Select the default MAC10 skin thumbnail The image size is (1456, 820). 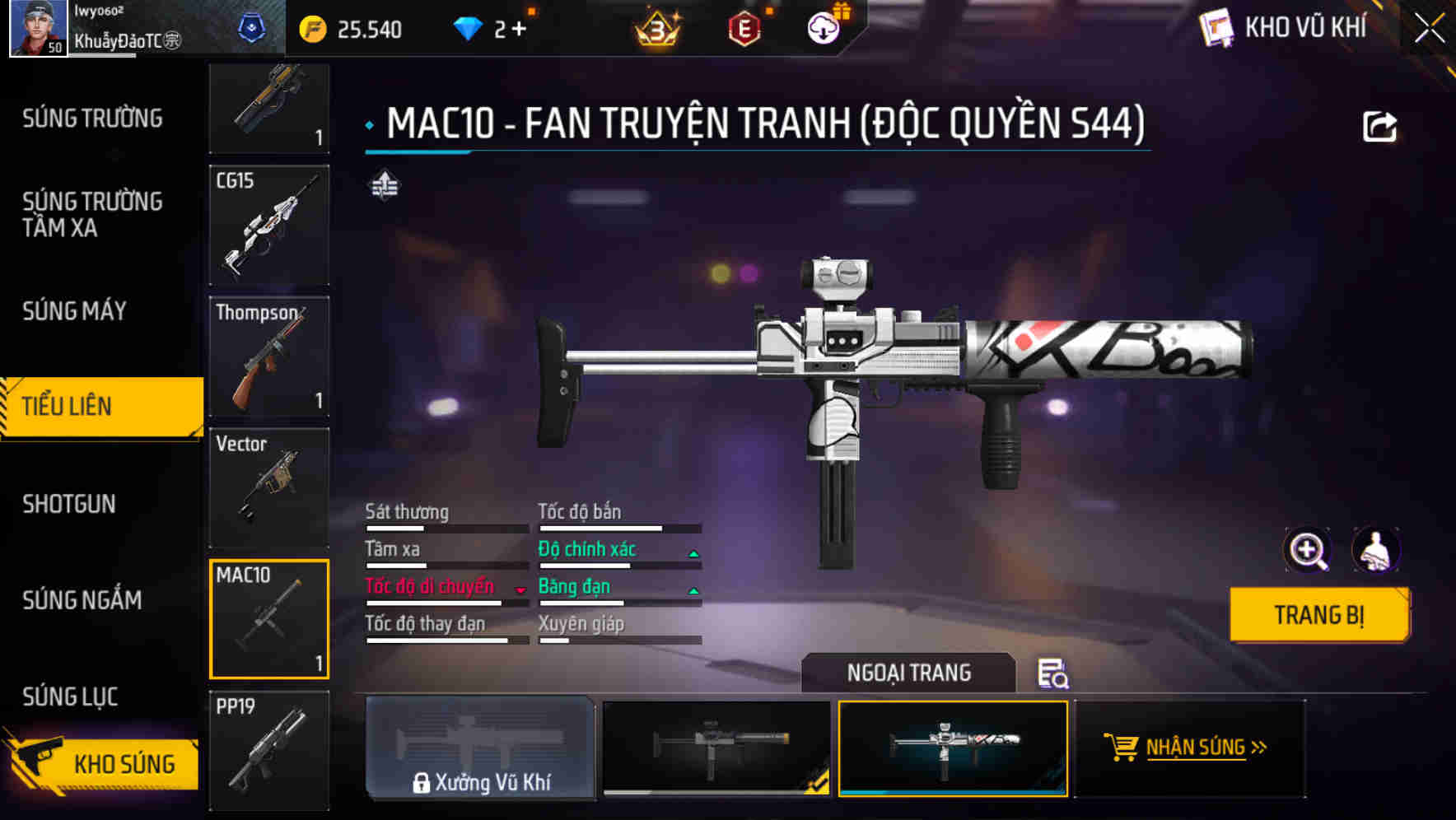click(x=716, y=748)
